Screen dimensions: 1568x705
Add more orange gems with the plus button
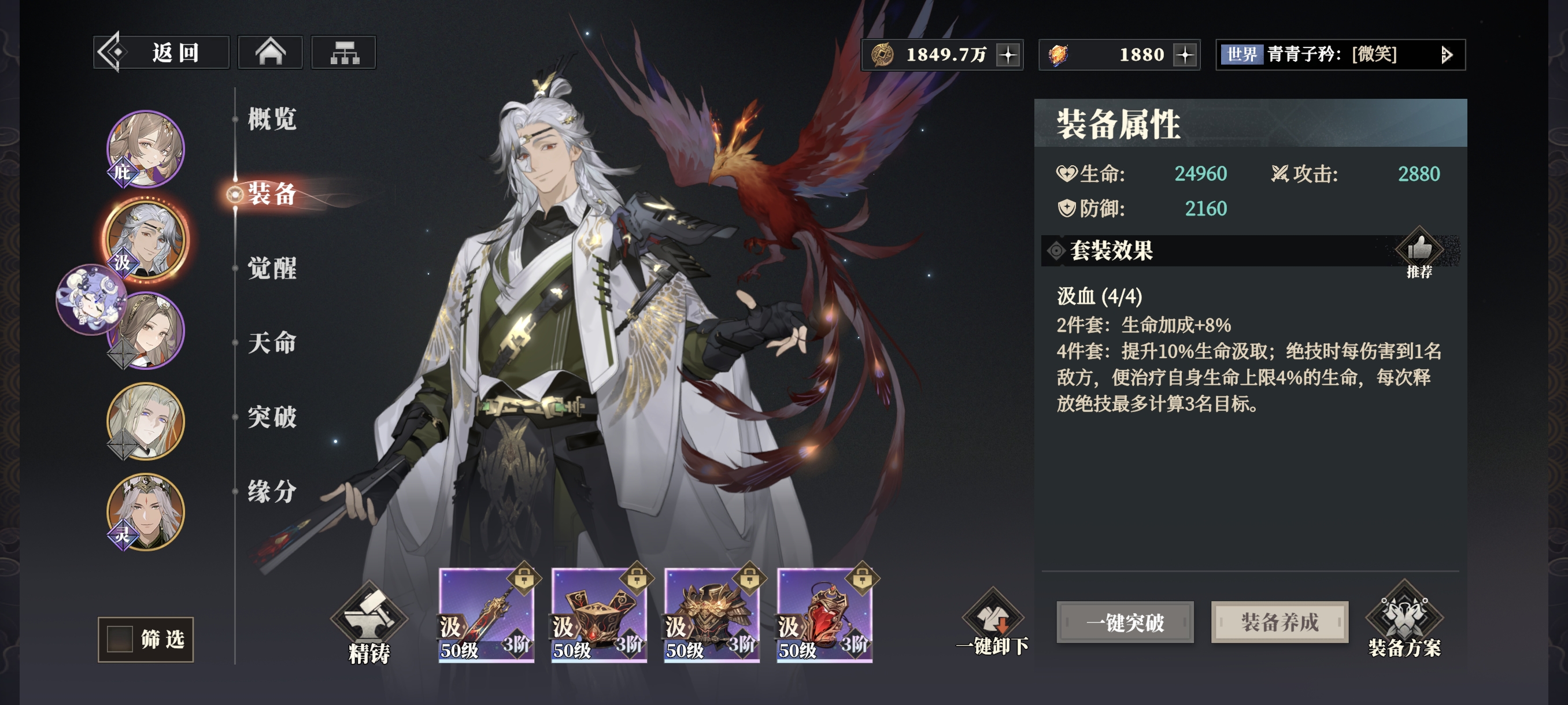click(1185, 55)
